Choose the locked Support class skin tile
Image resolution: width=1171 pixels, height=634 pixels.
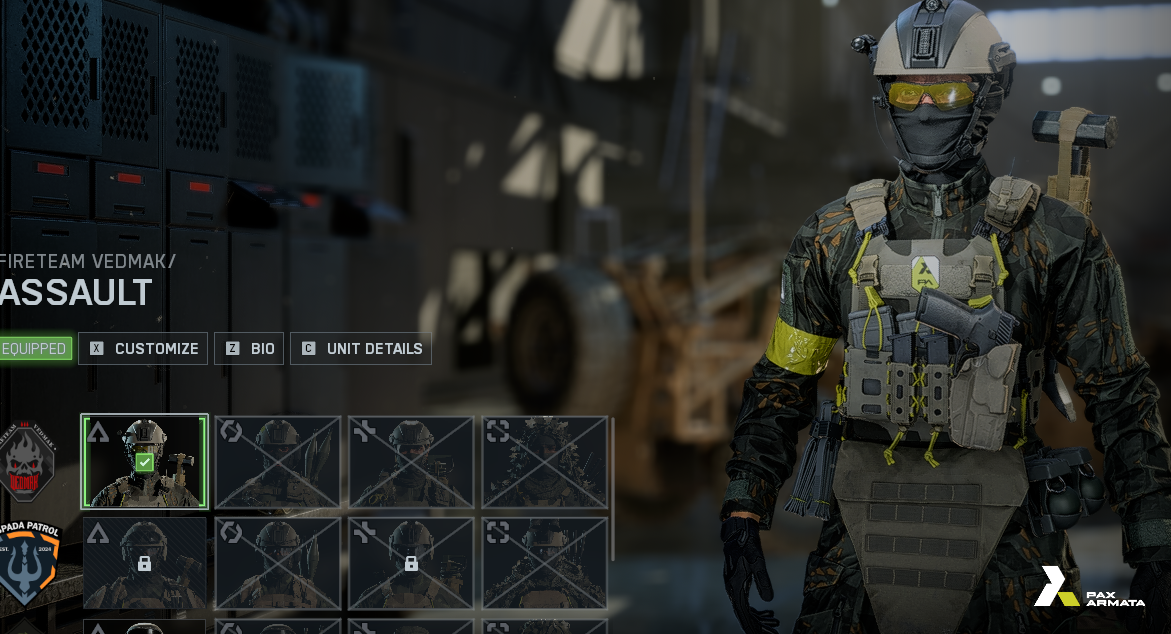[x=411, y=563]
